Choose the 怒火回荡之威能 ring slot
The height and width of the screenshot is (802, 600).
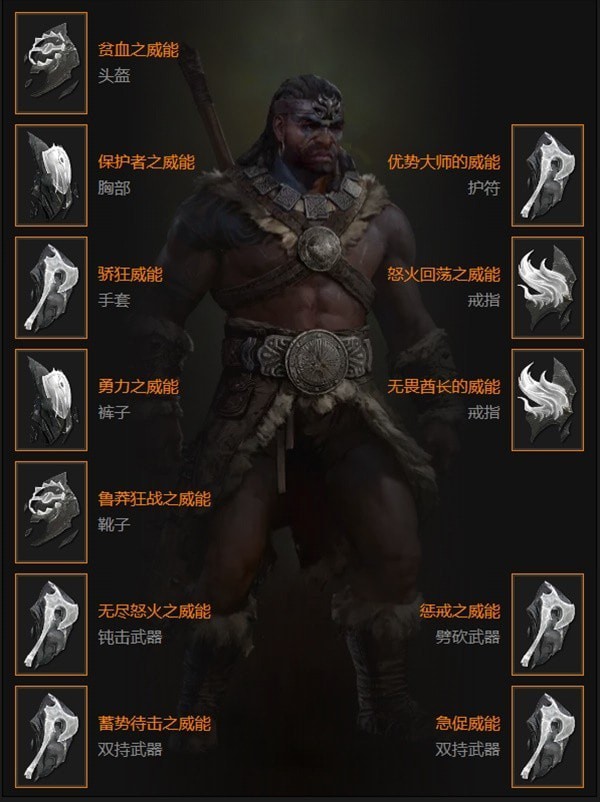tap(547, 287)
